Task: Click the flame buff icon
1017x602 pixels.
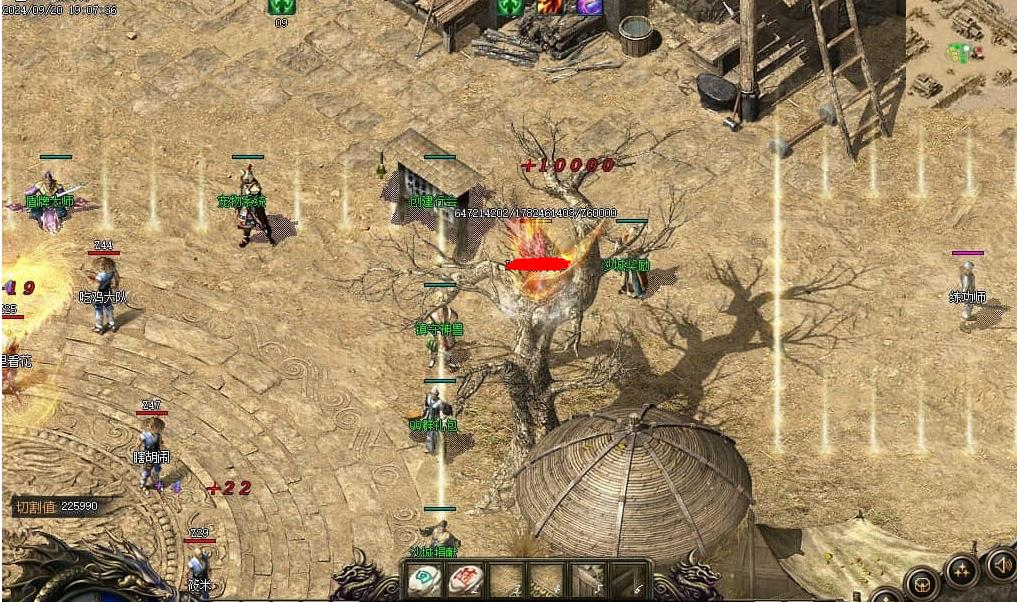Action: 550,7
